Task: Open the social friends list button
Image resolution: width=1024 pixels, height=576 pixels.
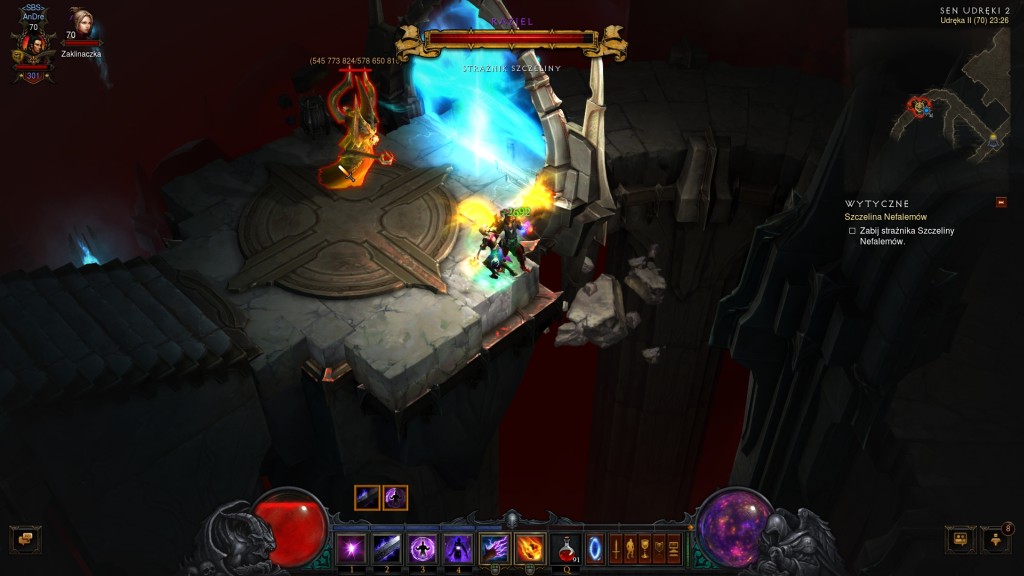Action: (996, 540)
